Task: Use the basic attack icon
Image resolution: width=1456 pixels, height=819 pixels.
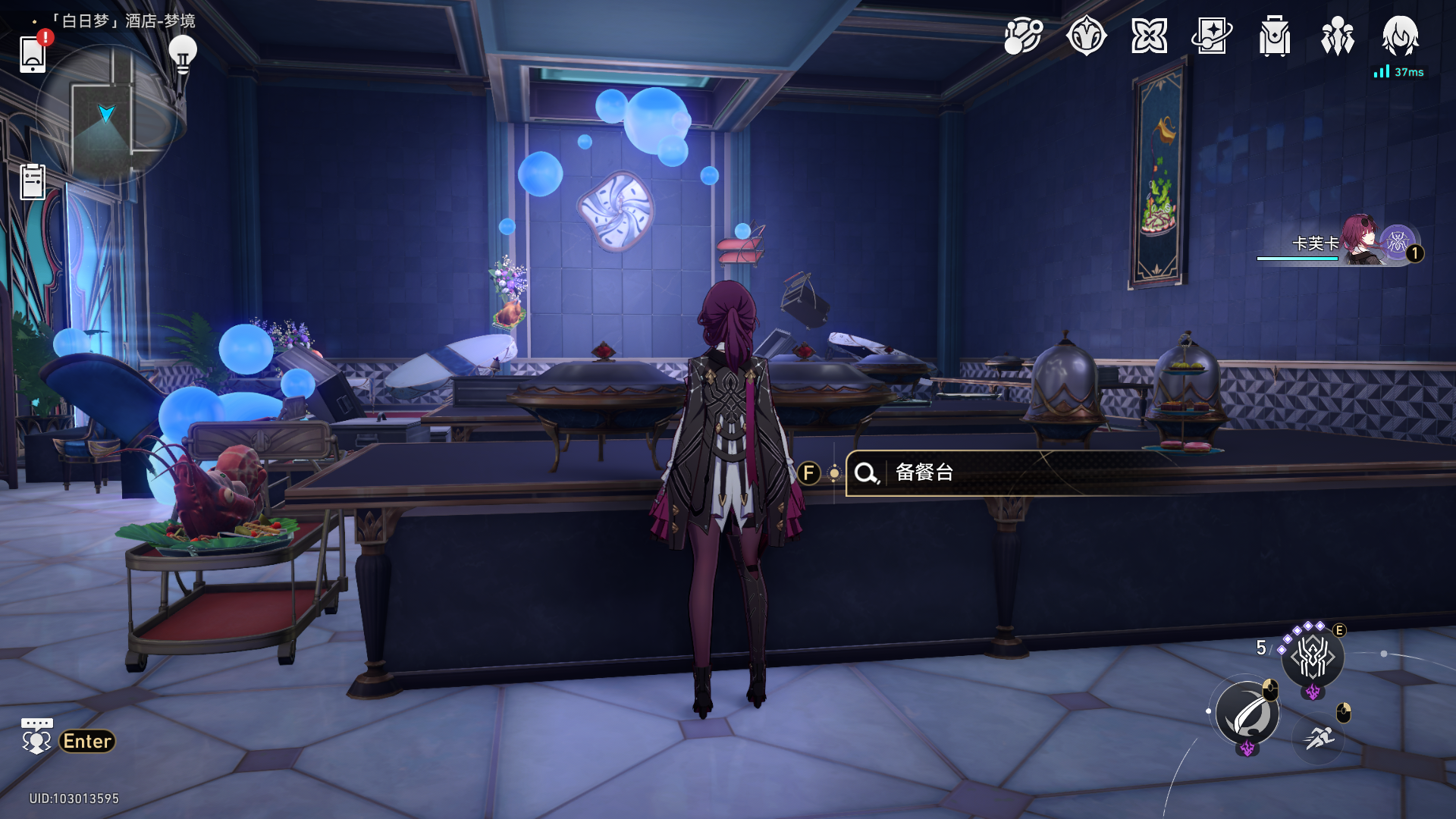Action: tap(1247, 714)
